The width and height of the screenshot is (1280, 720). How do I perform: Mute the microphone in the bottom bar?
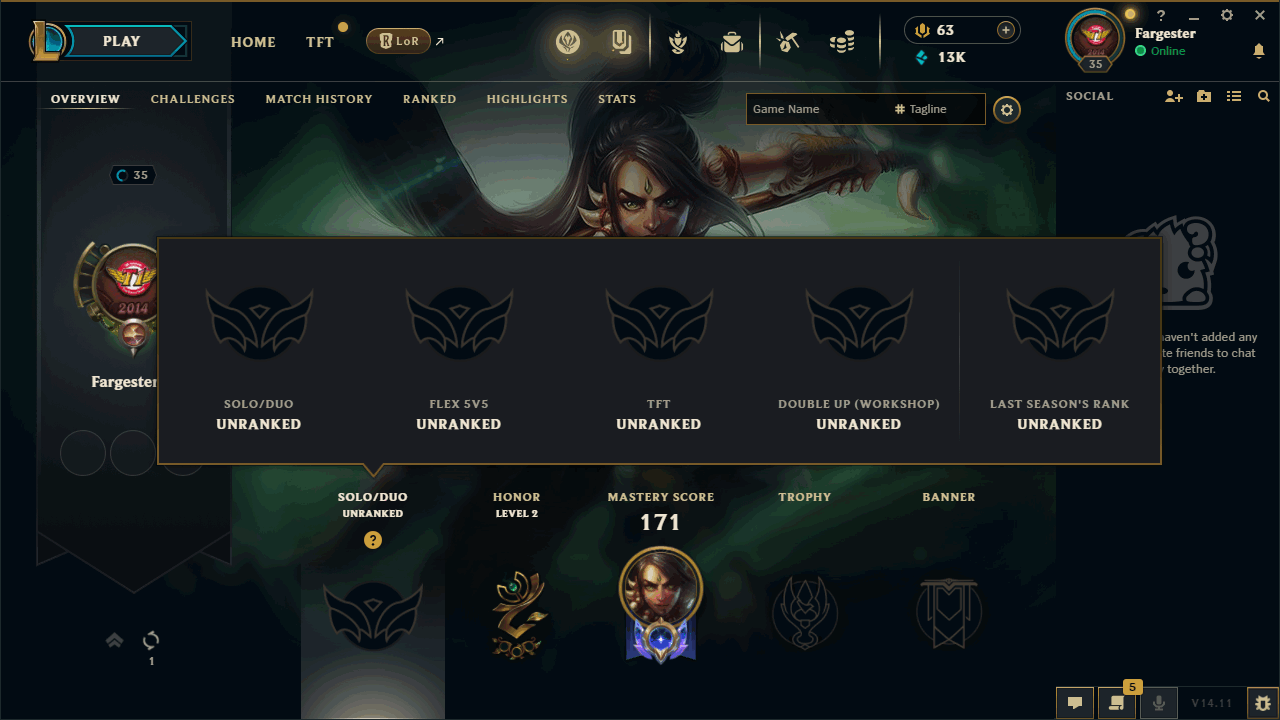click(x=1158, y=703)
